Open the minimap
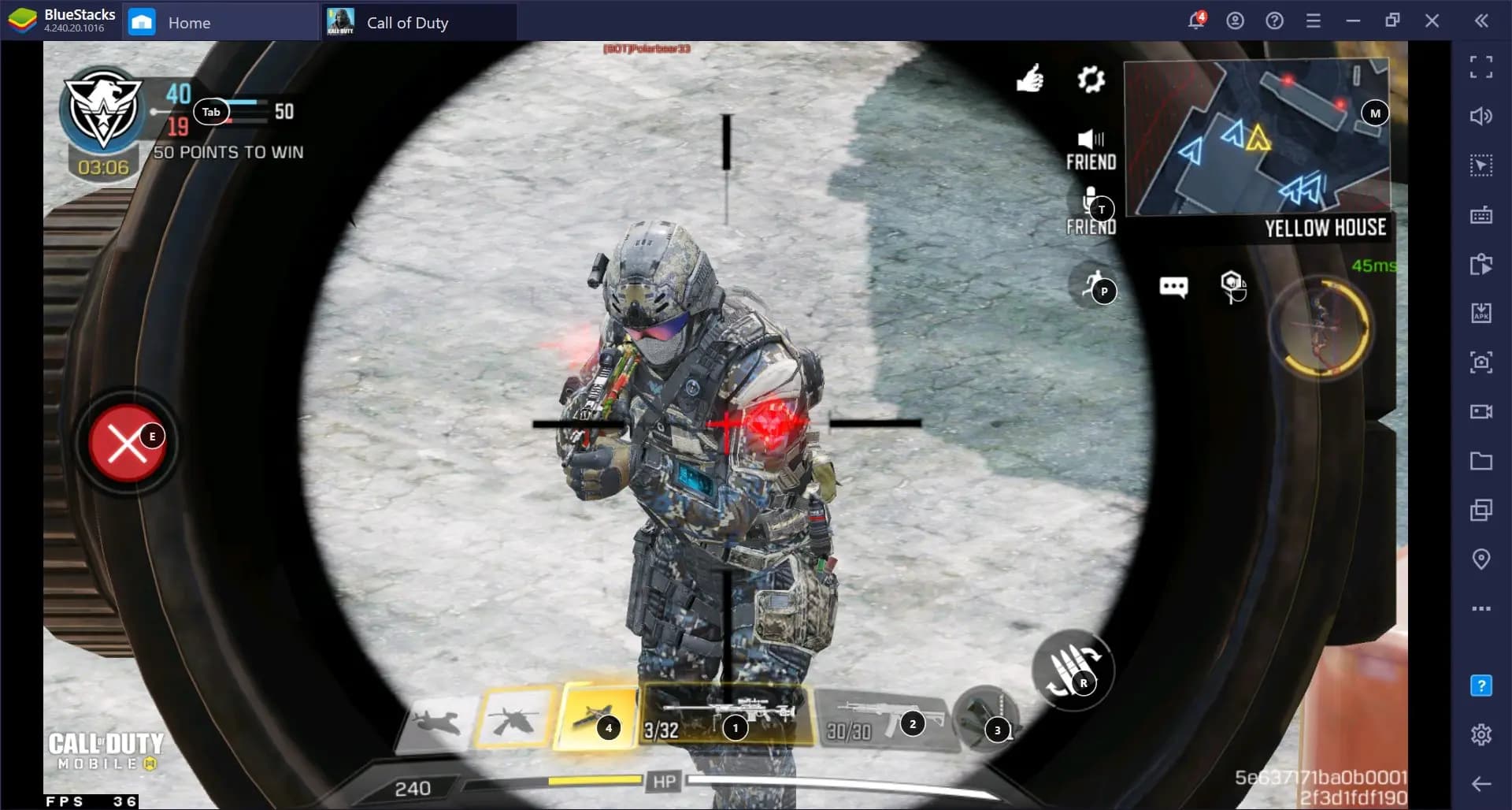This screenshot has height=810, width=1512. click(x=1257, y=136)
